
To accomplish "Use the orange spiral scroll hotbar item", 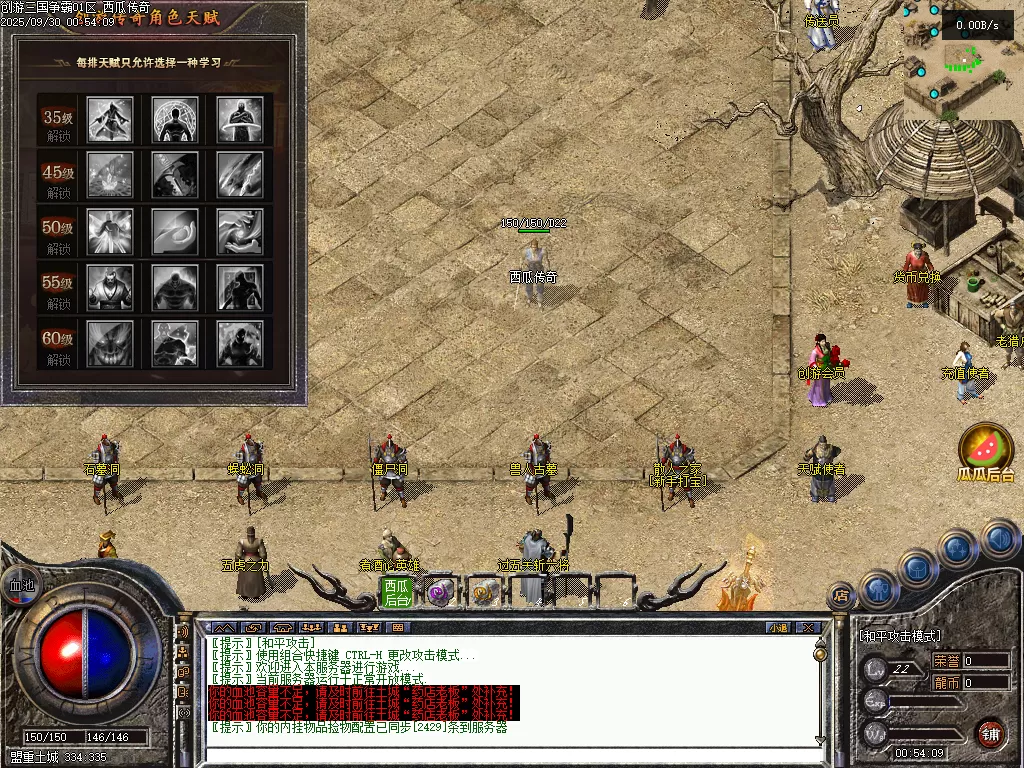I will 482,593.
